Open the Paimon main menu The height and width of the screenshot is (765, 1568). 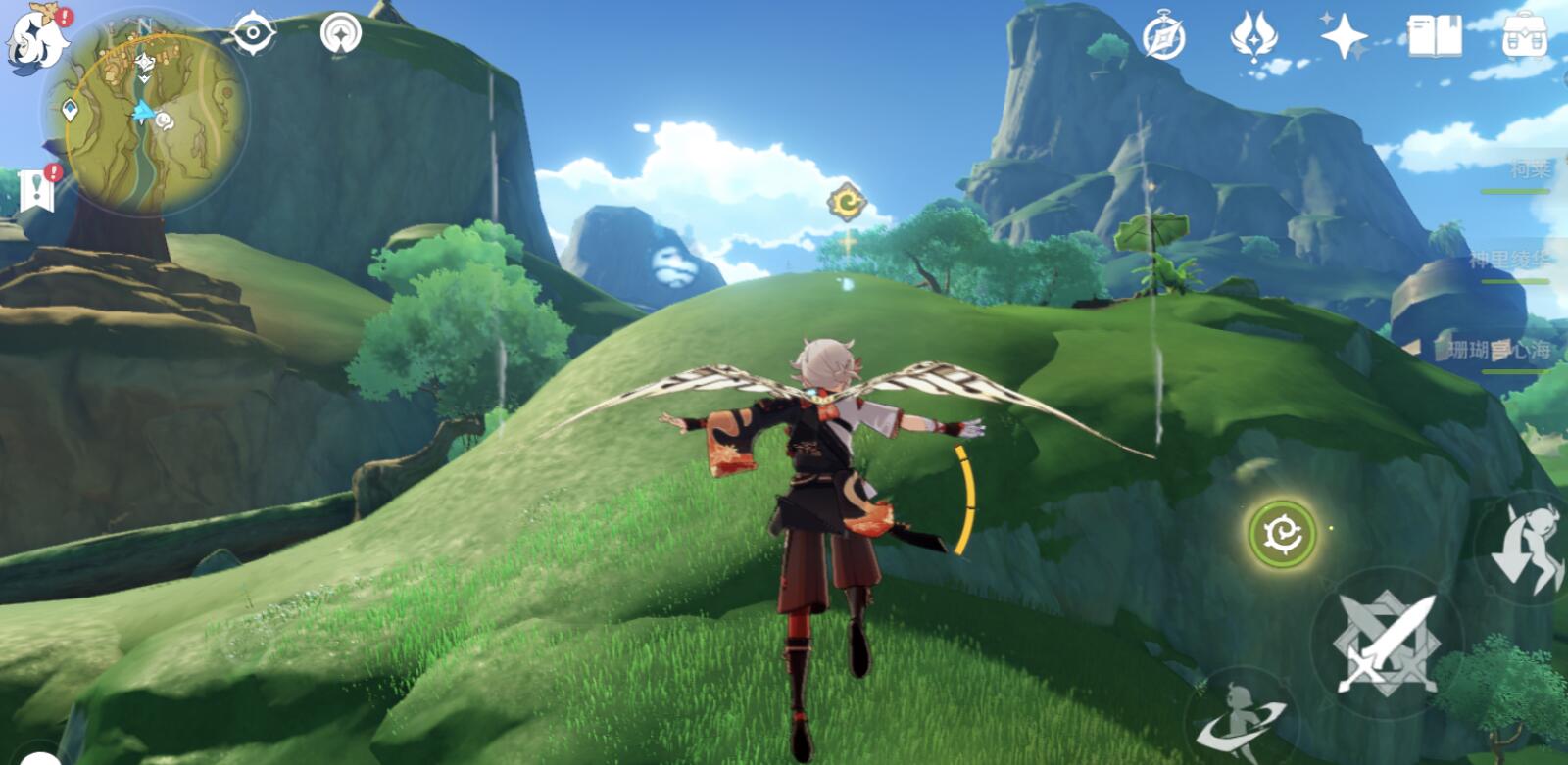pyautogui.click(x=37, y=37)
